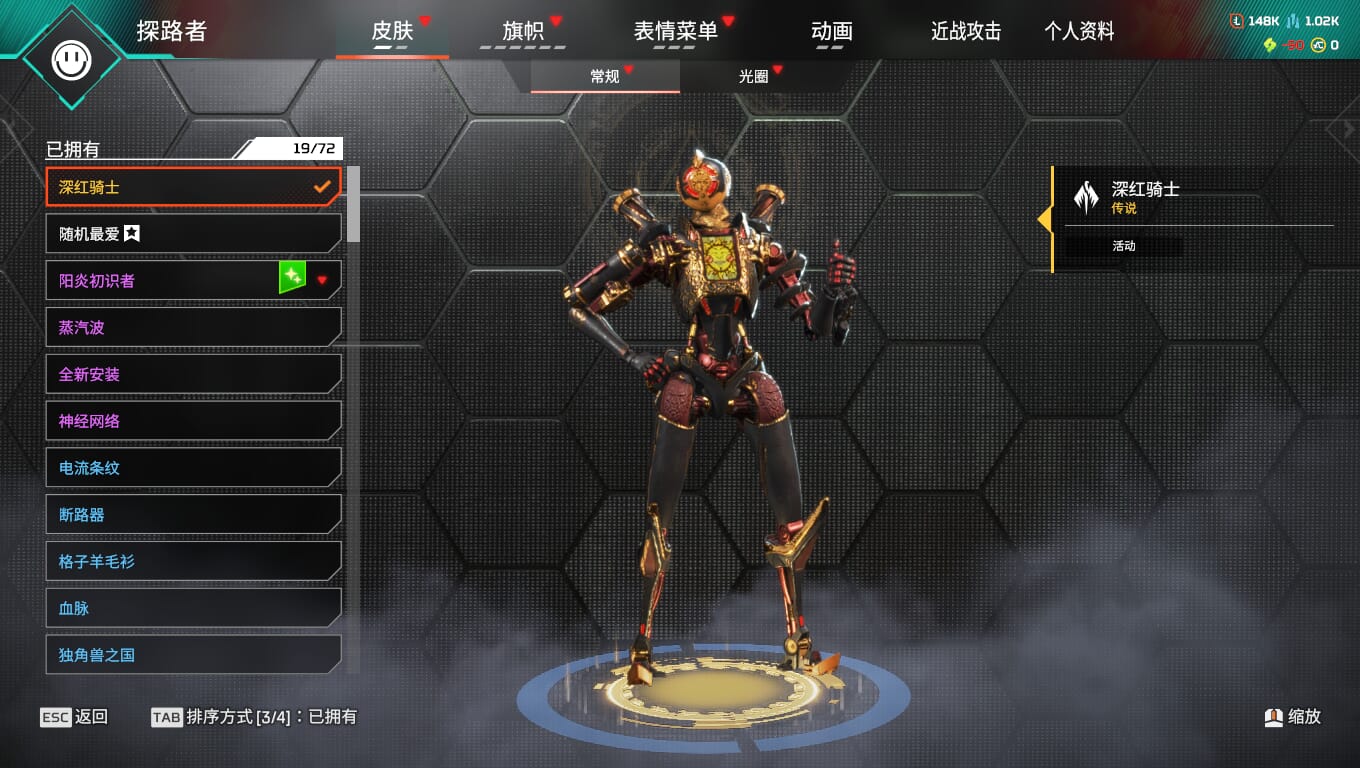Choose the 神经网络 skin
The height and width of the screenshot is (768, 1360).
193,421
